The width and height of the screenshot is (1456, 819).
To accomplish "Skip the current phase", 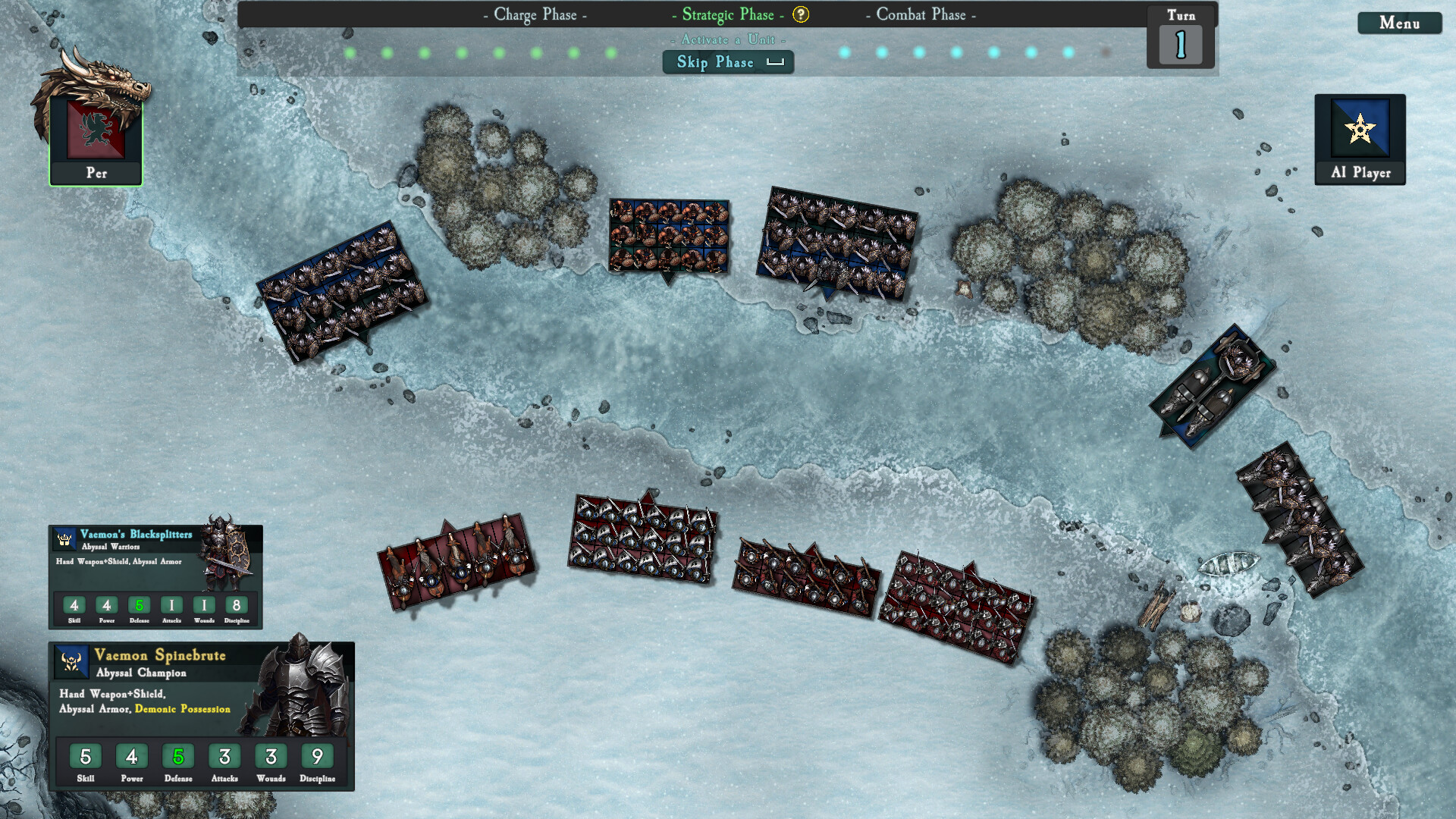I will pyautogui.click(x=728, y=62).
